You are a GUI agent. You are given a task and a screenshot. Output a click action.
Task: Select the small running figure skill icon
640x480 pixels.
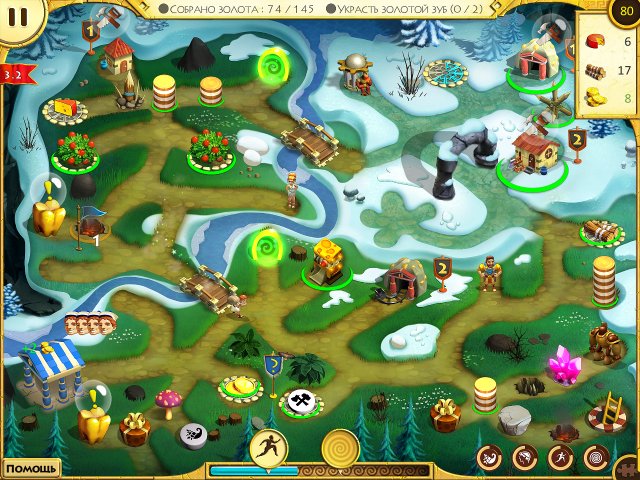pyautogui.click(x=560, y=459)
